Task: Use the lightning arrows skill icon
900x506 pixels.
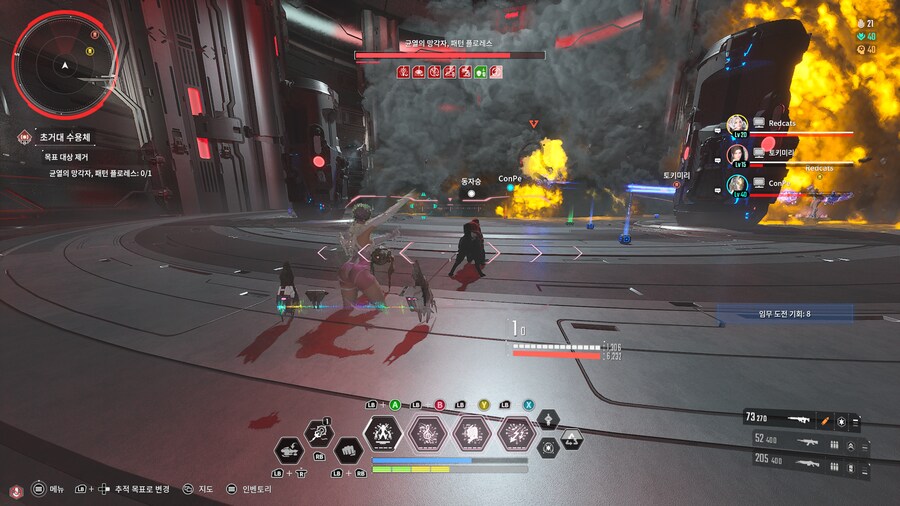Action: pos(516,434)
